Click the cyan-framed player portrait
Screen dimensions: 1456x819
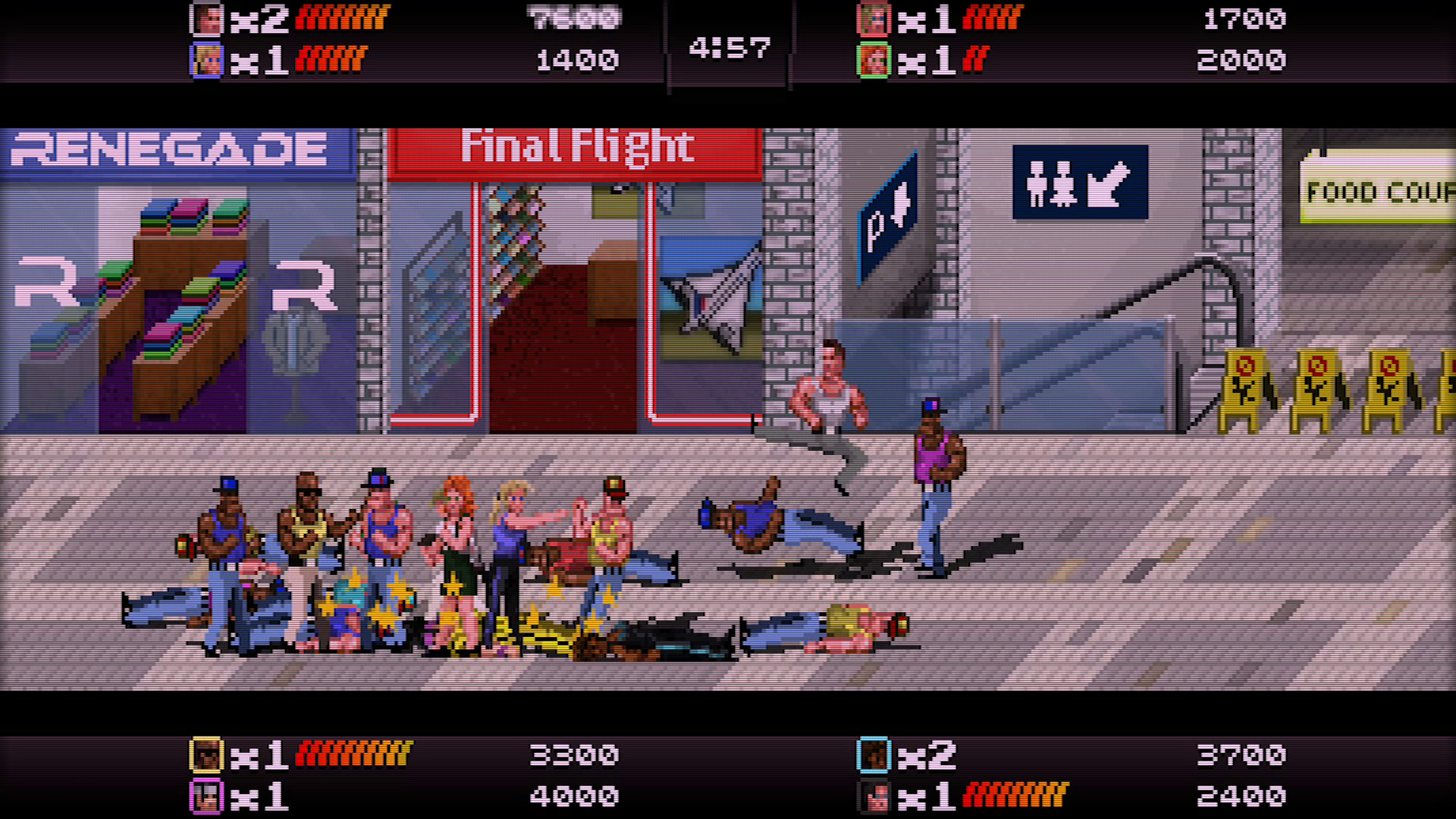[x=873, y=755]
